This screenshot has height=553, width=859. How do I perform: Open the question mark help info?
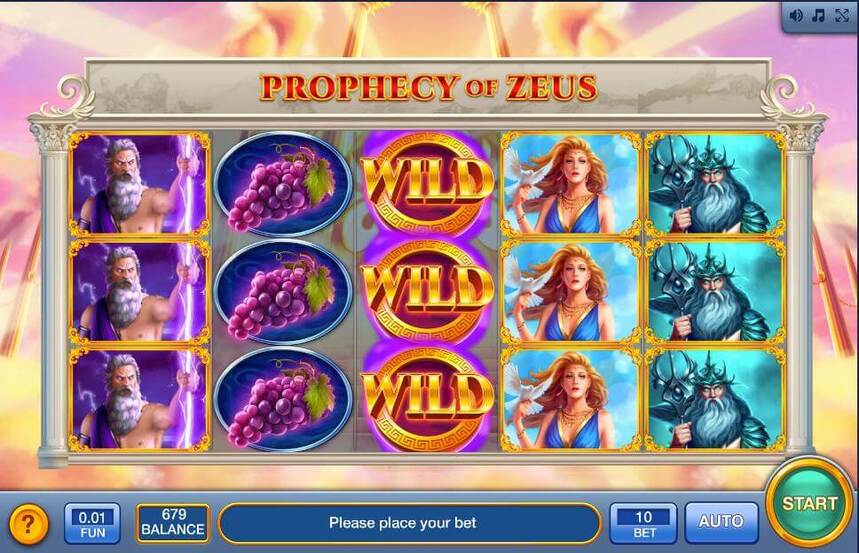(29, 523)
